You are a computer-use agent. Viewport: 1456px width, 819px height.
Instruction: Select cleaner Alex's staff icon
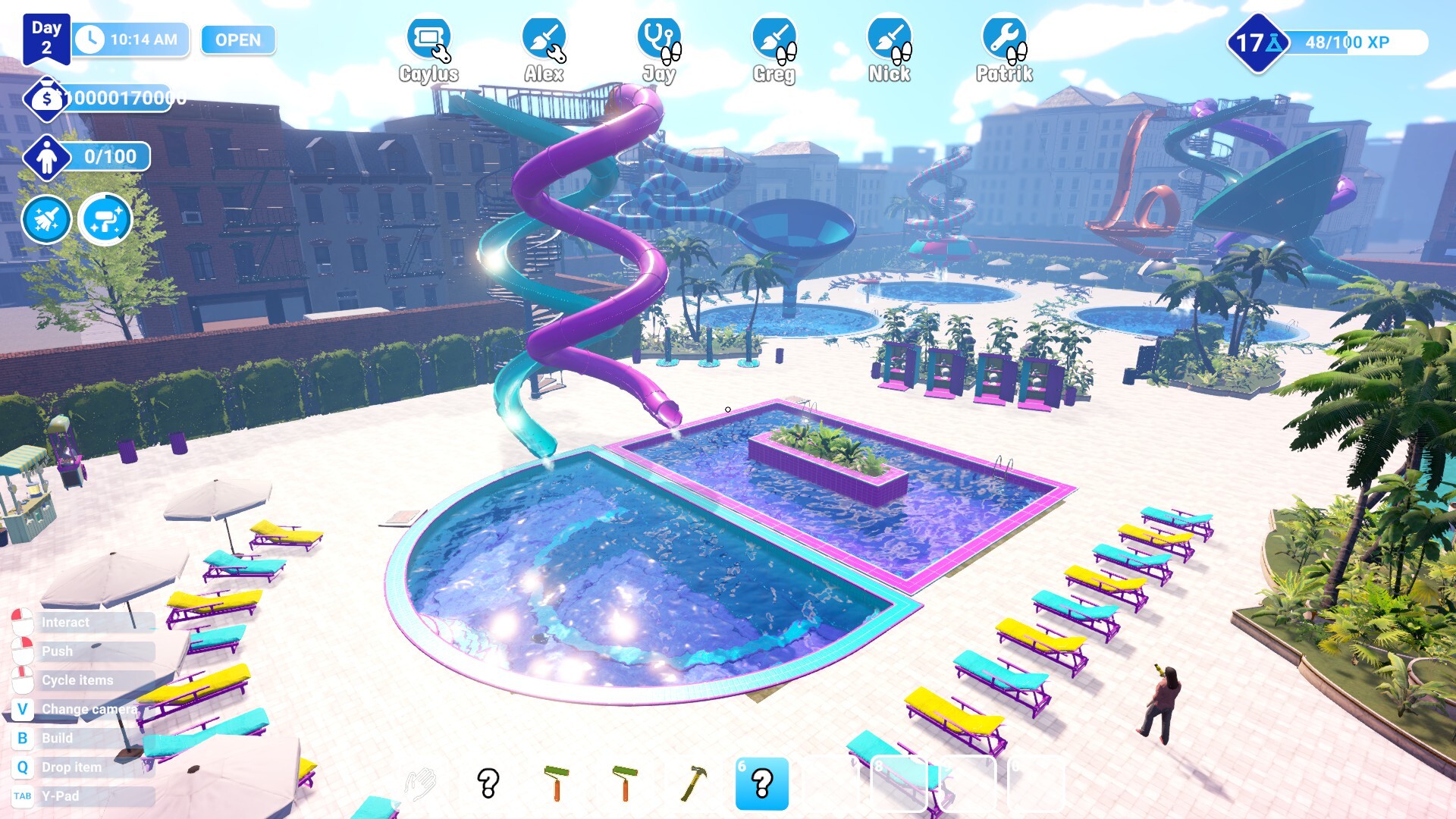(544, 38)
